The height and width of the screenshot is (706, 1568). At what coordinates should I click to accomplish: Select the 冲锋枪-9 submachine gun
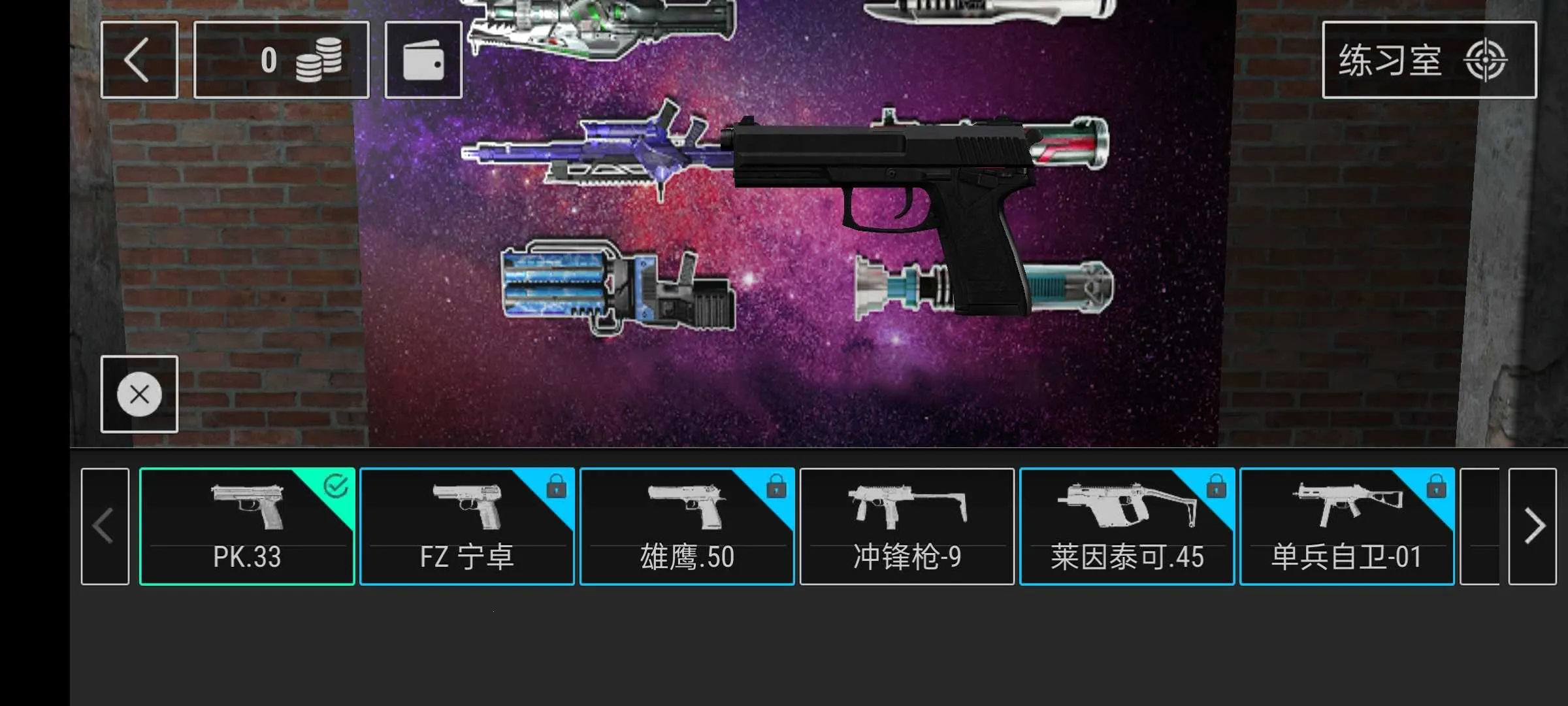[x=907, y=526]
